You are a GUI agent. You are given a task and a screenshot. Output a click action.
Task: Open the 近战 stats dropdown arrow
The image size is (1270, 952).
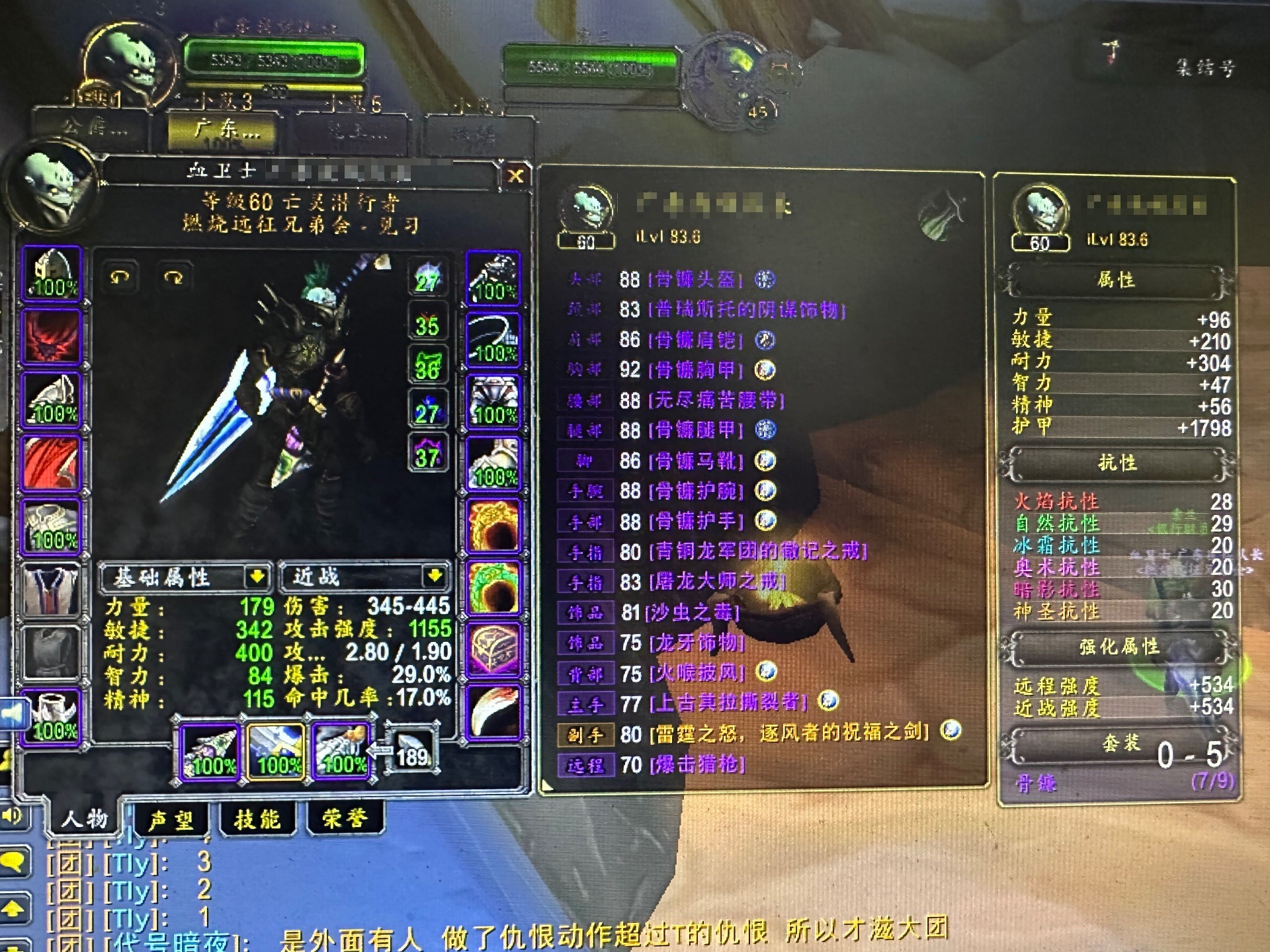pos(437,576)
